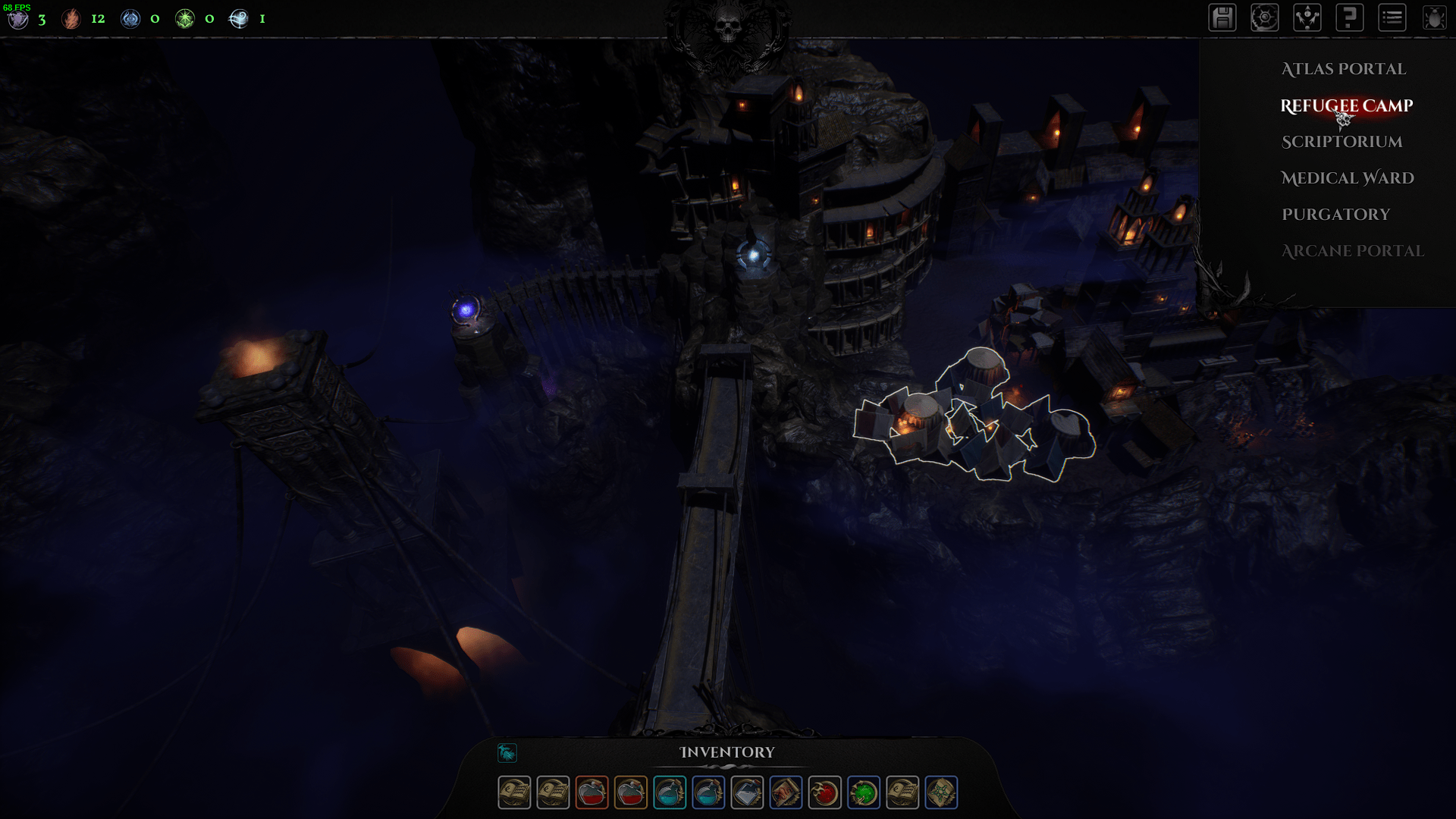This screenshot has height=819, width=1456.
Task: Pick the serpent scroll inventory item
Action: (x=786, y=793)
